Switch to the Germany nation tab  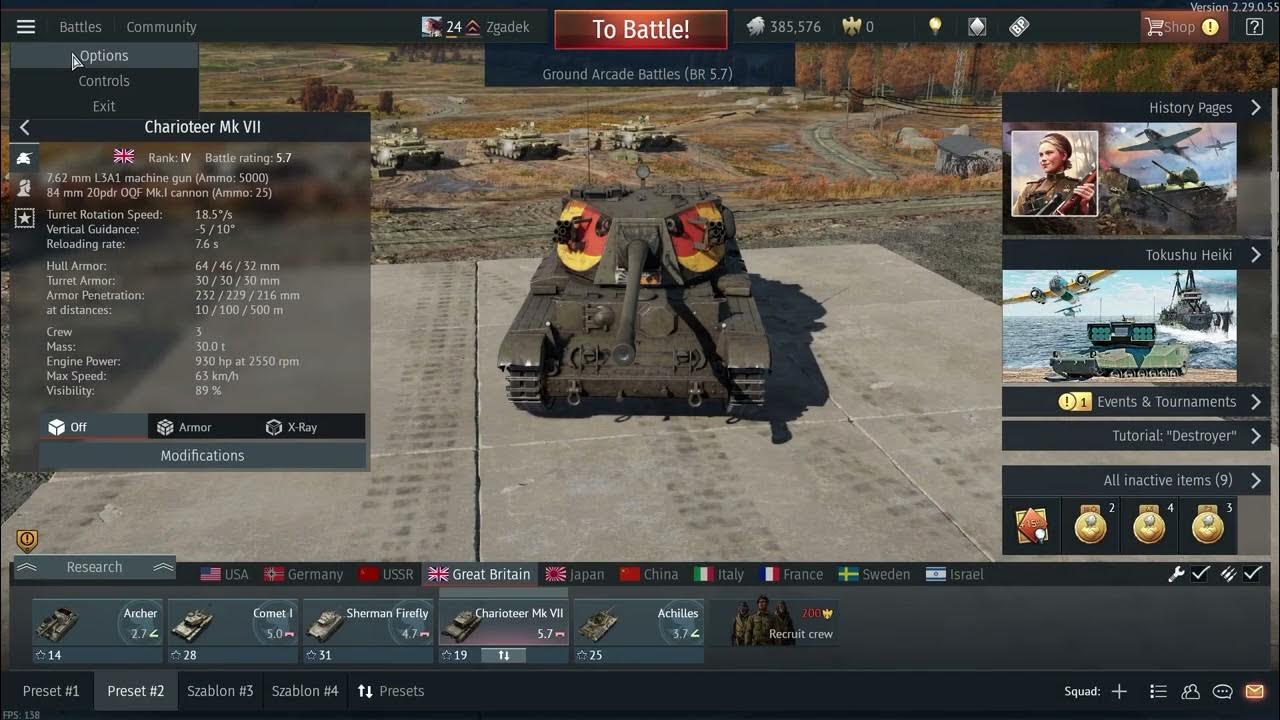click(303, 574)
